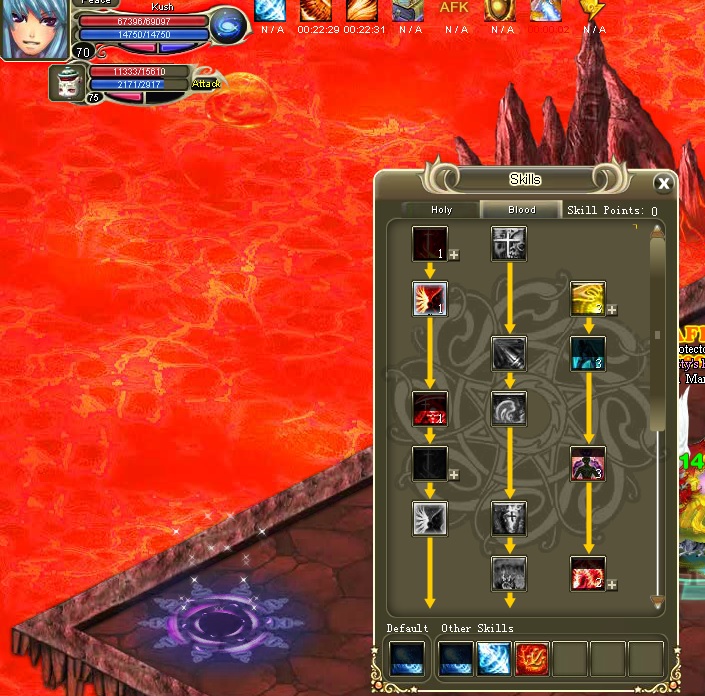Toggle the pet's Attack mode button
The width and height of the screenshot is (705, 696).
pos(206,84)
